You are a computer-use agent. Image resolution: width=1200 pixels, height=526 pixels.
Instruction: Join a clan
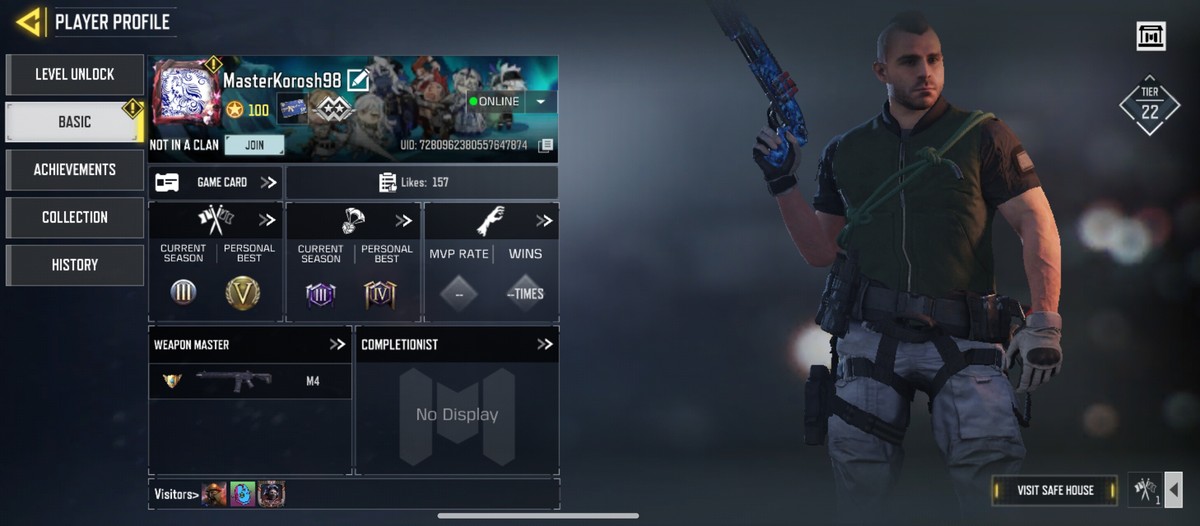254,145
